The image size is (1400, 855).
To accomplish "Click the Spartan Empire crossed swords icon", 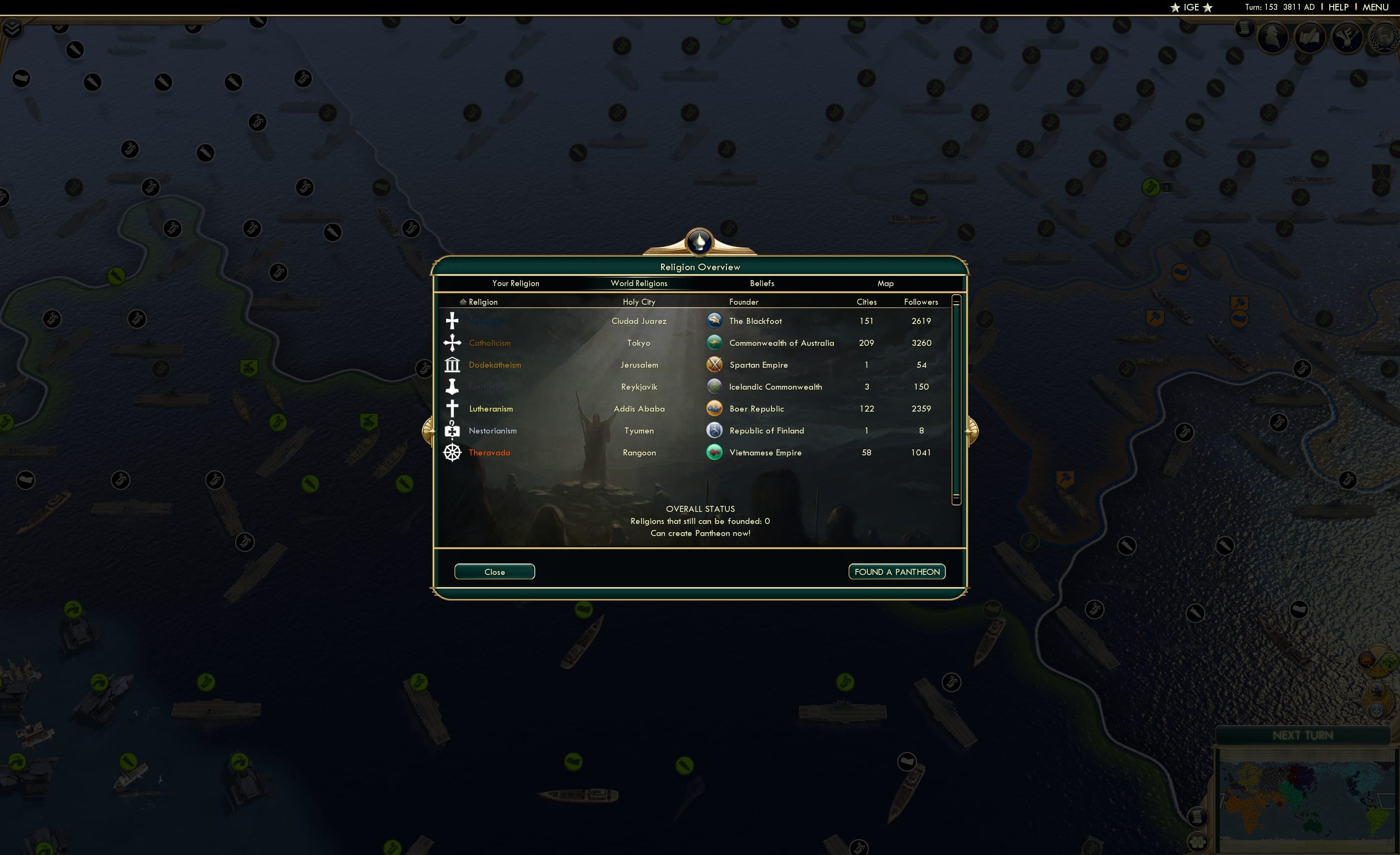I will pos(714,364).
